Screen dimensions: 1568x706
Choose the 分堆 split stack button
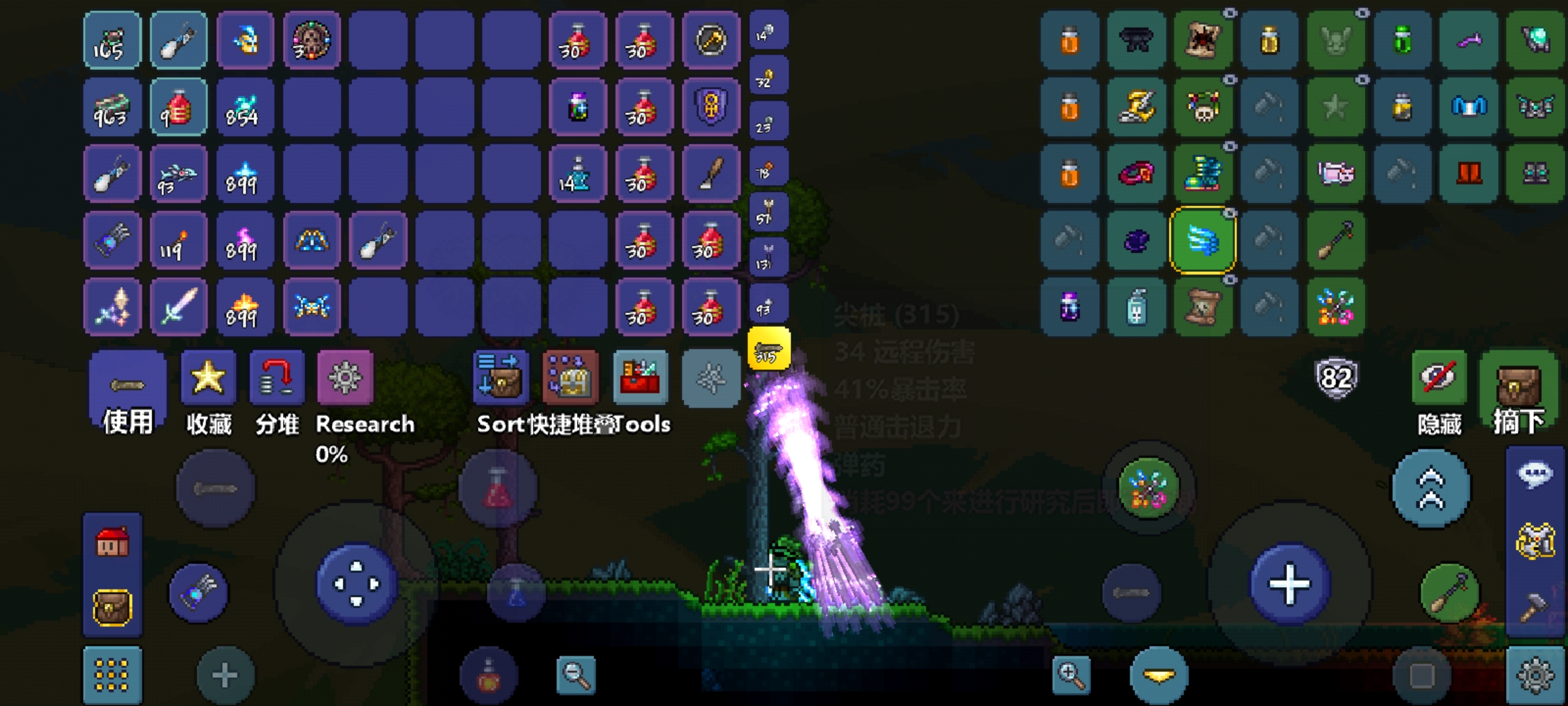pyautogui.click(x=276, y=378)
